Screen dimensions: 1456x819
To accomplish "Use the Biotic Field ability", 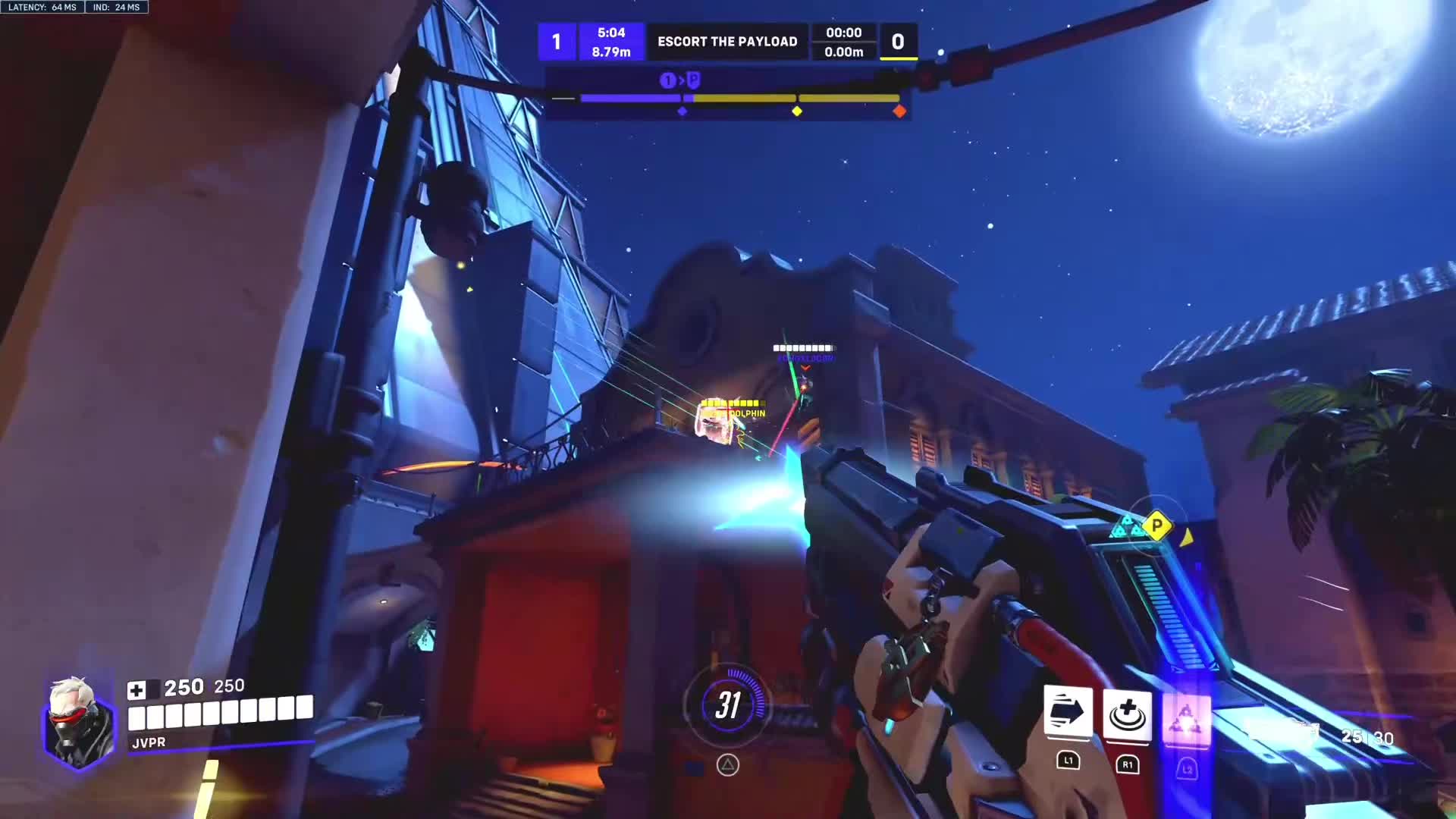I will pos(1127,714).
